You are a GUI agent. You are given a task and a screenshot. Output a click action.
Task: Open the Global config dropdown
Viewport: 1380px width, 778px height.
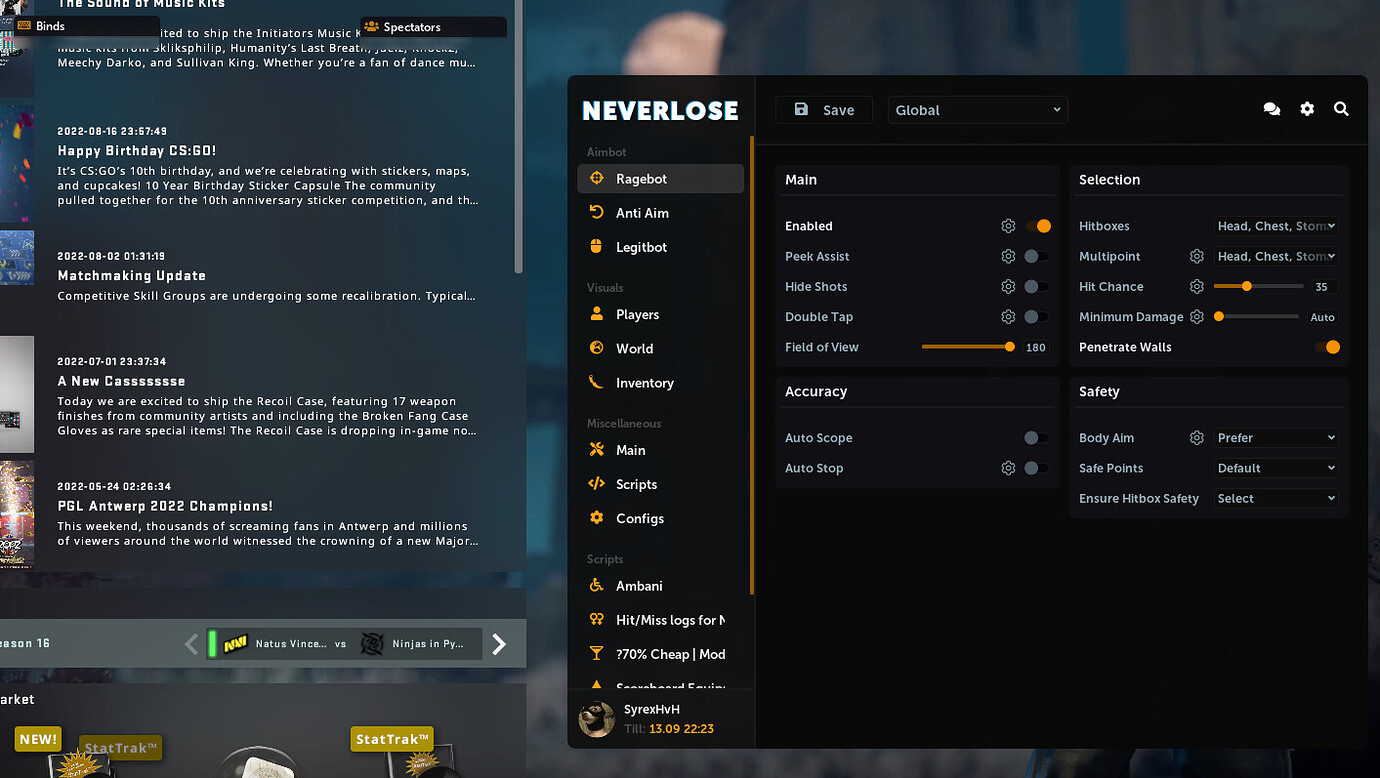click(977, 110)
